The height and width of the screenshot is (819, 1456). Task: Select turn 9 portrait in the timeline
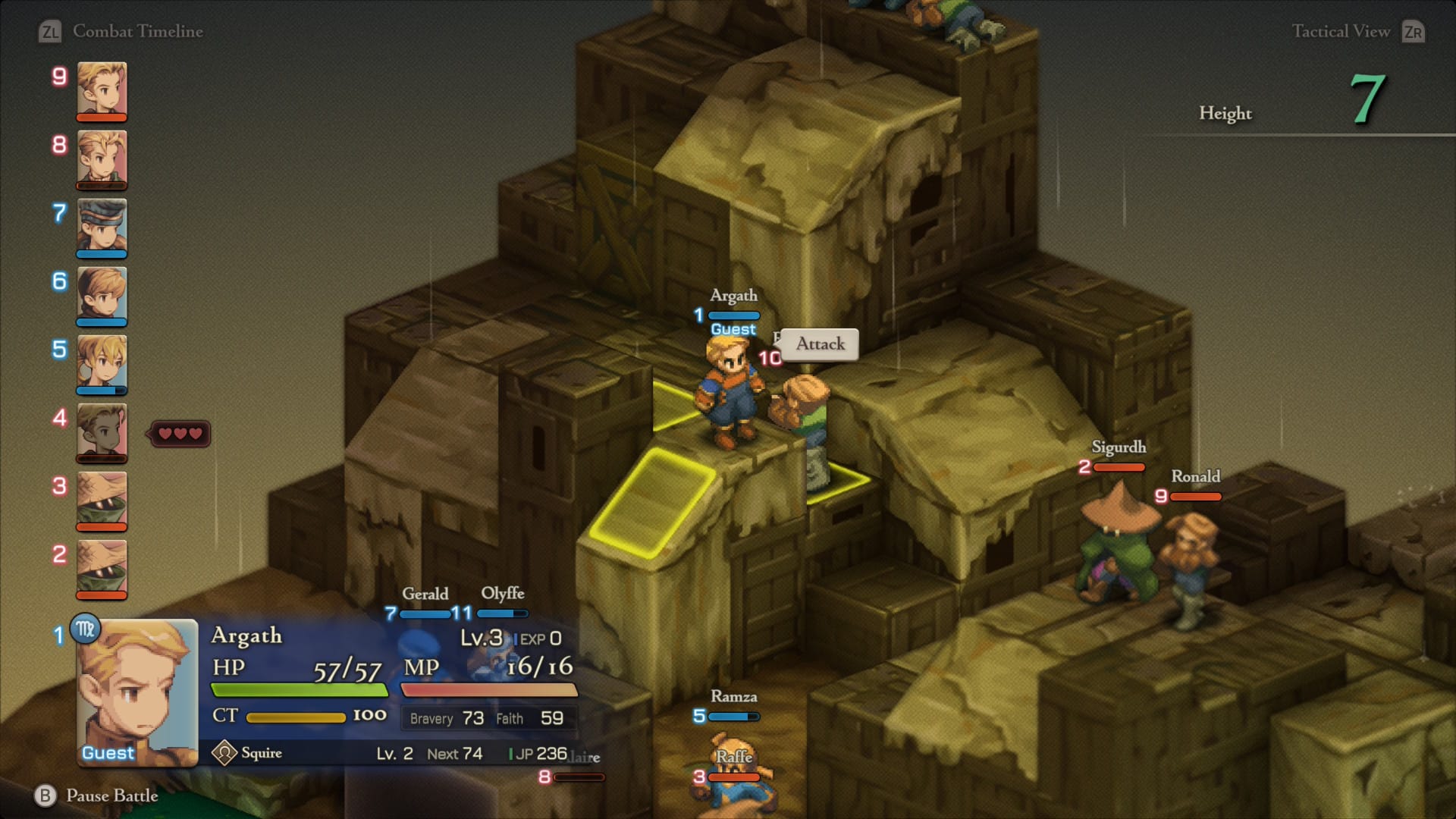tap(102, 89)
